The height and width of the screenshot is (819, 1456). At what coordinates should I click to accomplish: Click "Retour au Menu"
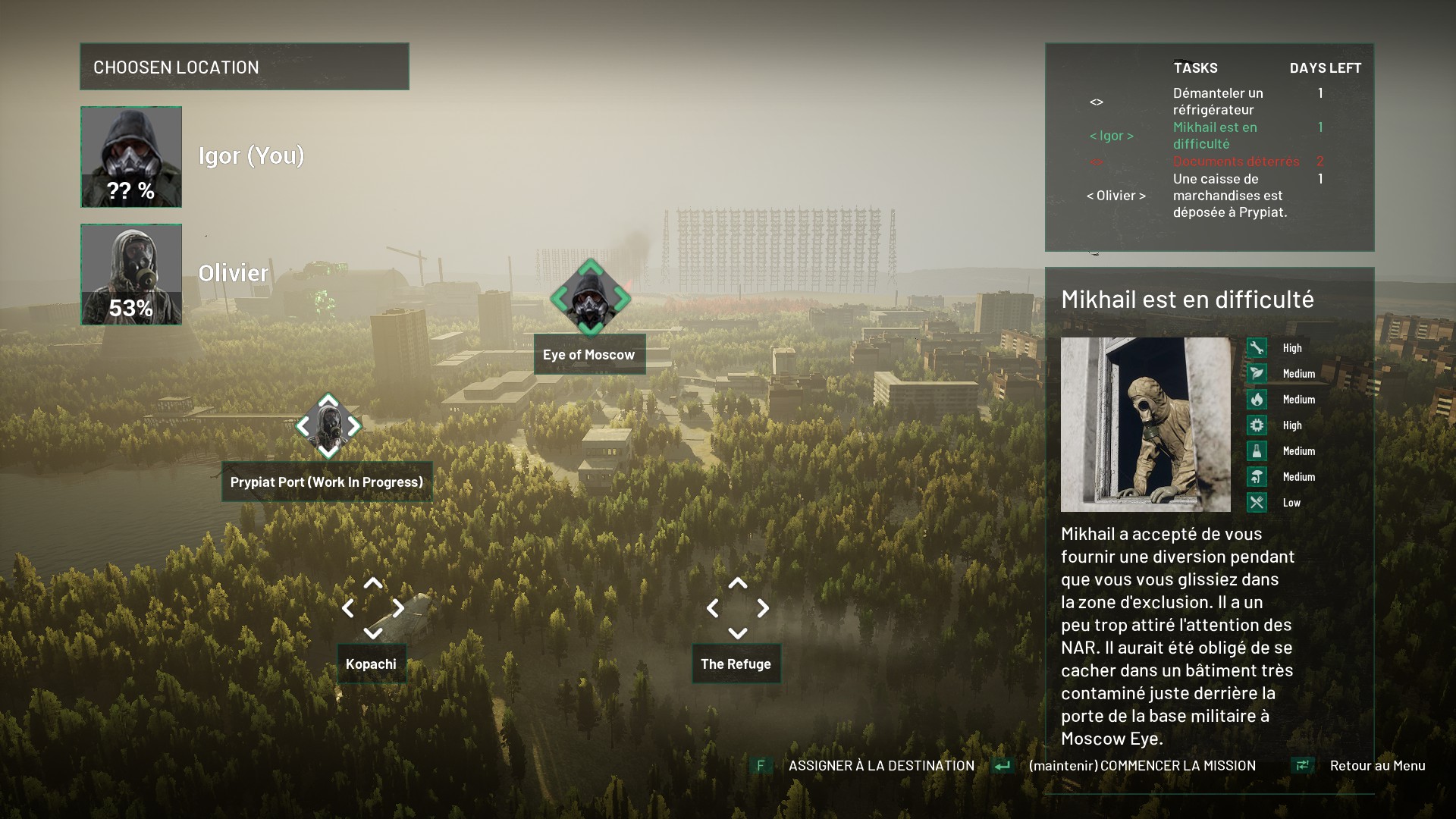coord(1376,766)
